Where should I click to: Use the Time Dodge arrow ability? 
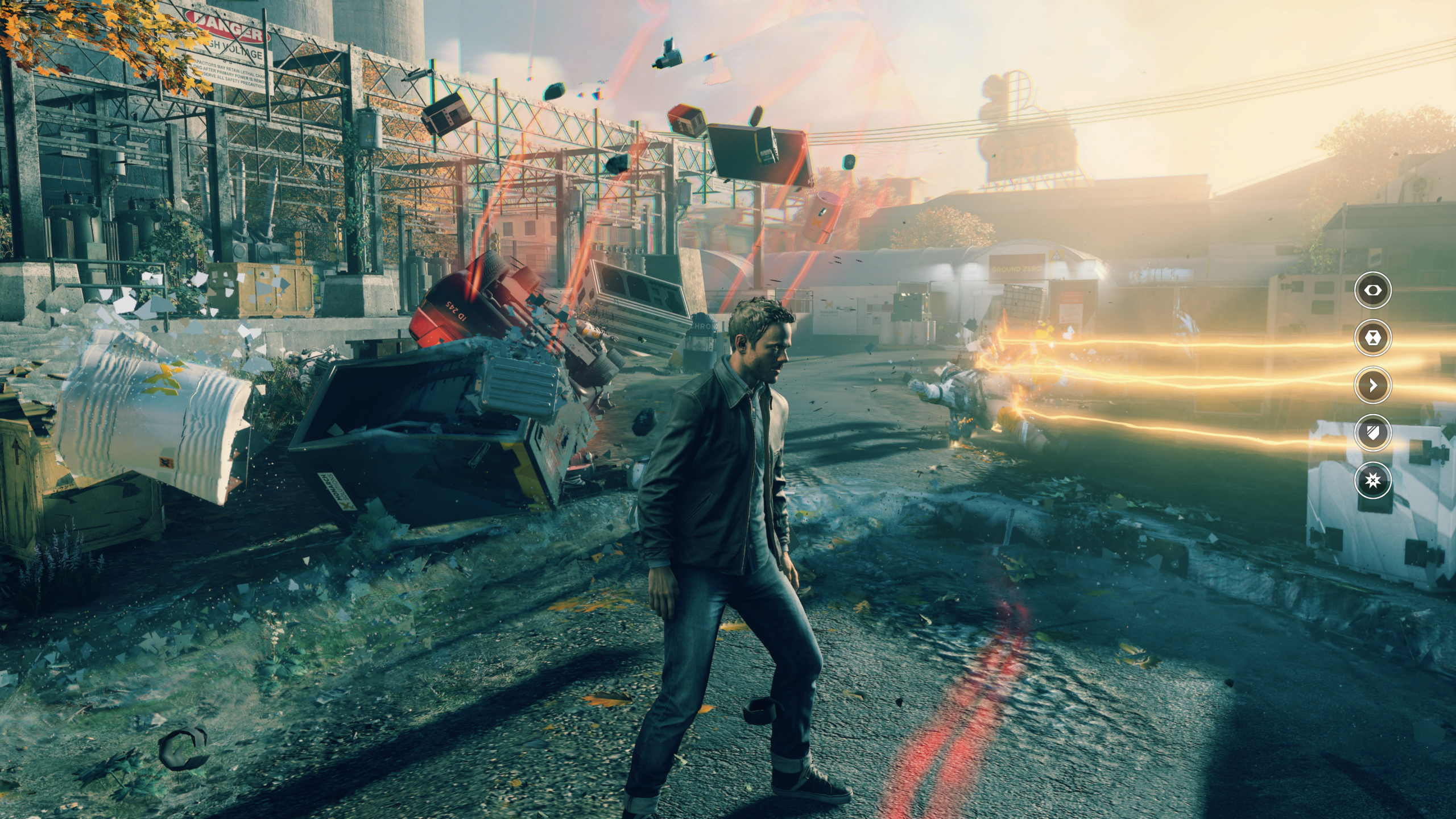pyautogui.click(x=1373, y=385)
